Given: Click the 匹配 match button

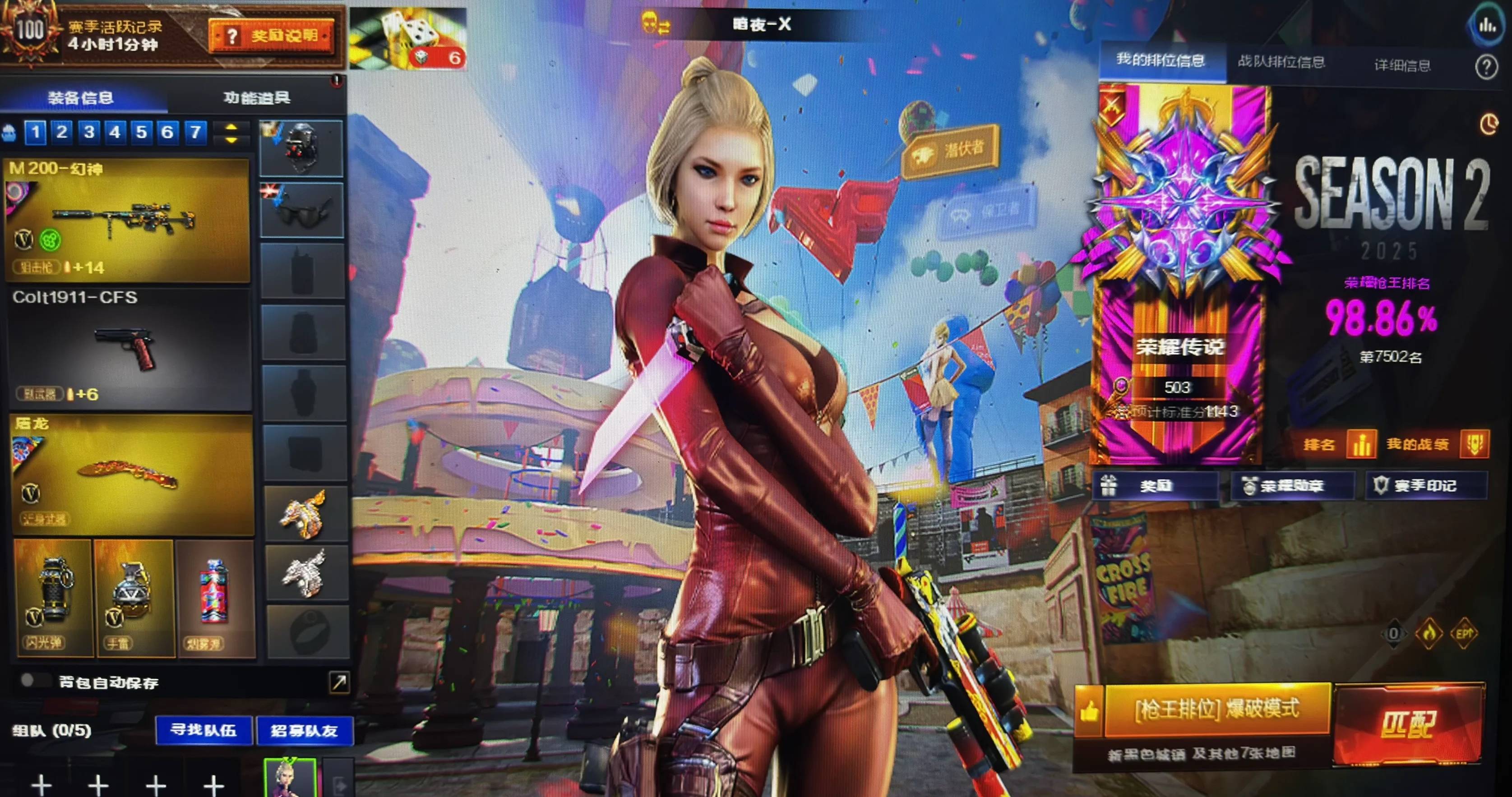Looking at the screenshot, I should pyautogui.click(x=1407, y=724).
